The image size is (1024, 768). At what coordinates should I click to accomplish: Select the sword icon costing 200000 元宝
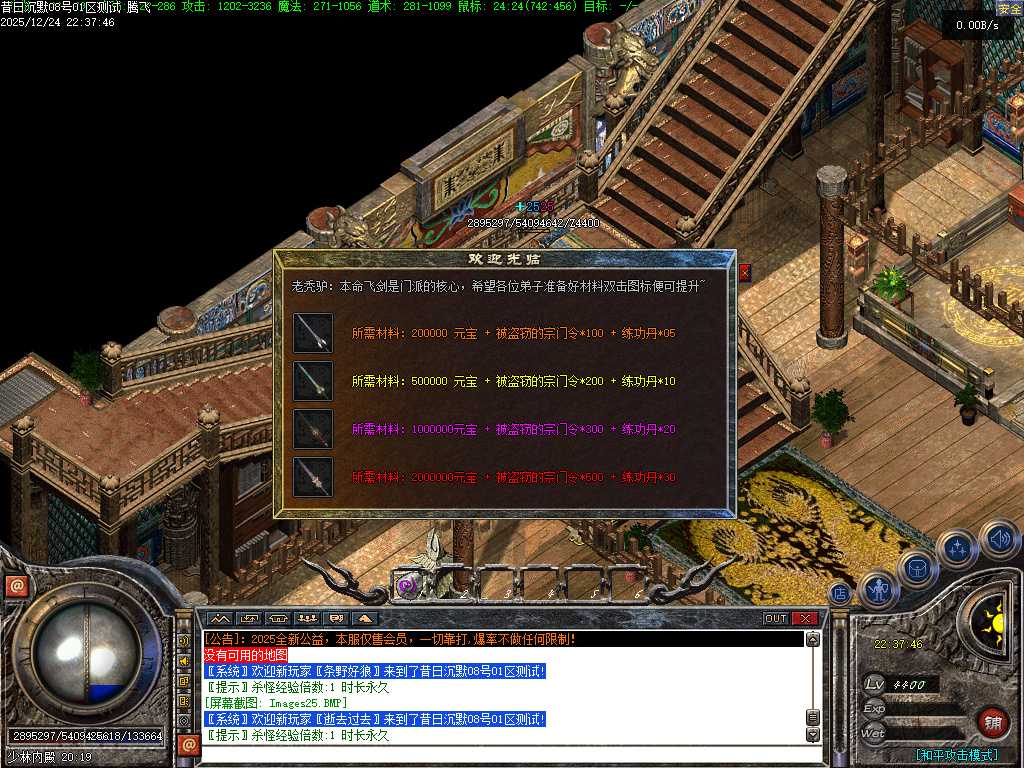click(312, 333)
